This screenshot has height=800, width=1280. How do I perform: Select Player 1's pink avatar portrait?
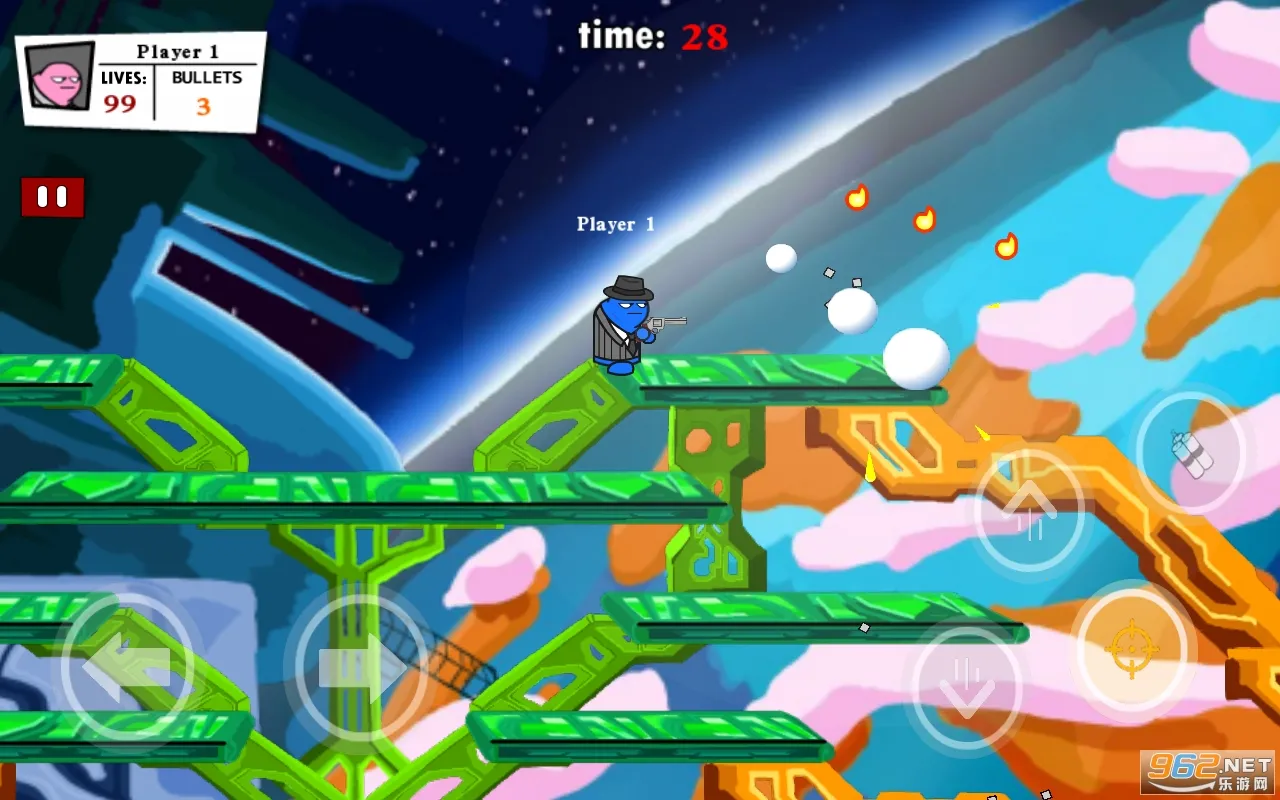[x=58, y=80]
